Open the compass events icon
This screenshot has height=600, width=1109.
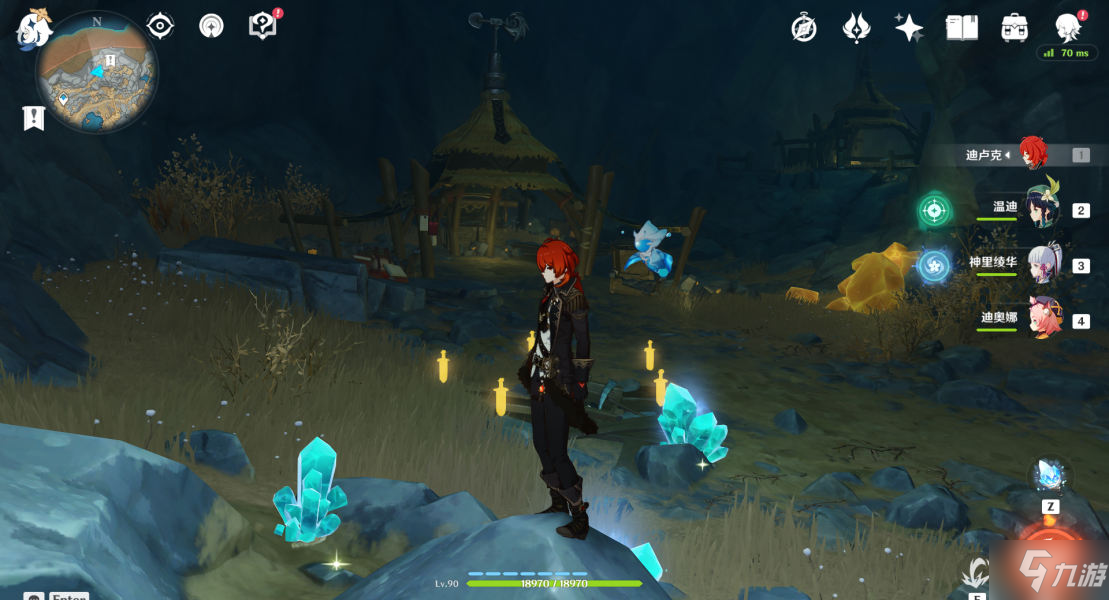pyautogui.click(x=804, y=28)
